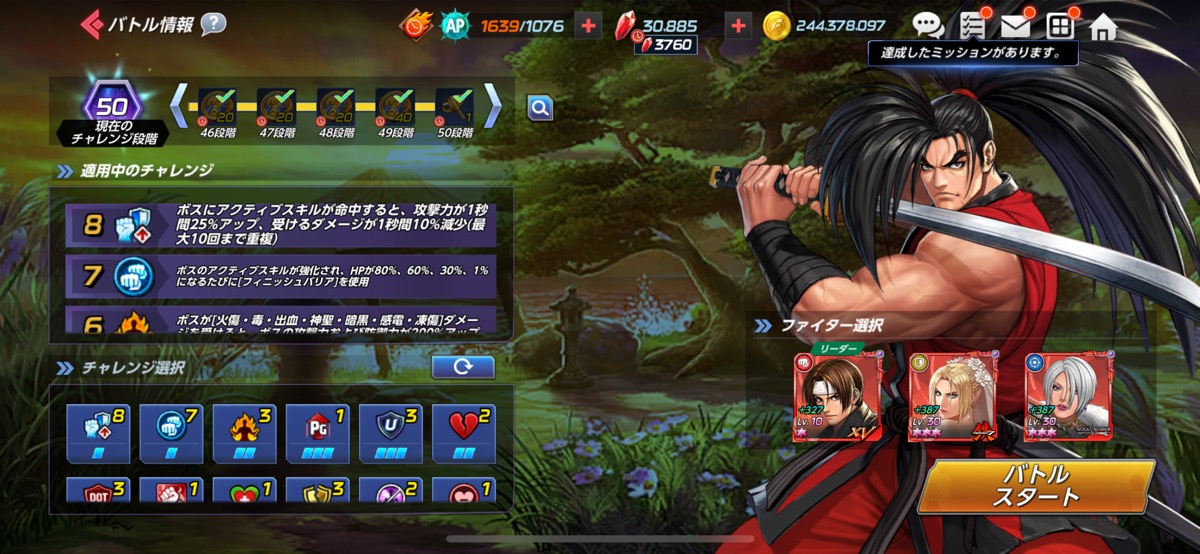
Task: Add more AP with the plus button
Action: pos(590,26)
